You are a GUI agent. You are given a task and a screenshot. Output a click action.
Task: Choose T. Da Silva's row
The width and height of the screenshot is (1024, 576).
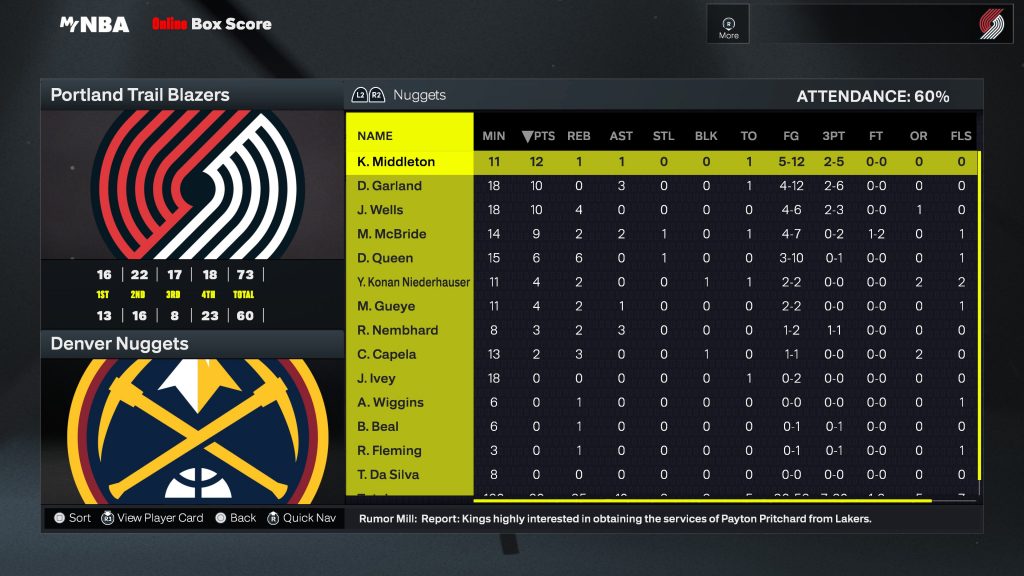(x=388, y=474)
